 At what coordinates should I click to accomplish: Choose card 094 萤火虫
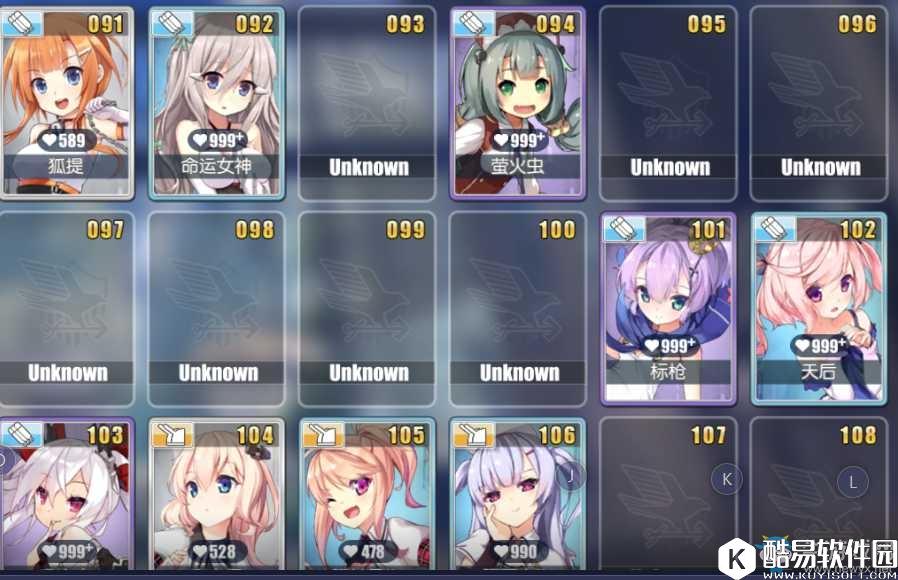pos(518,100)
